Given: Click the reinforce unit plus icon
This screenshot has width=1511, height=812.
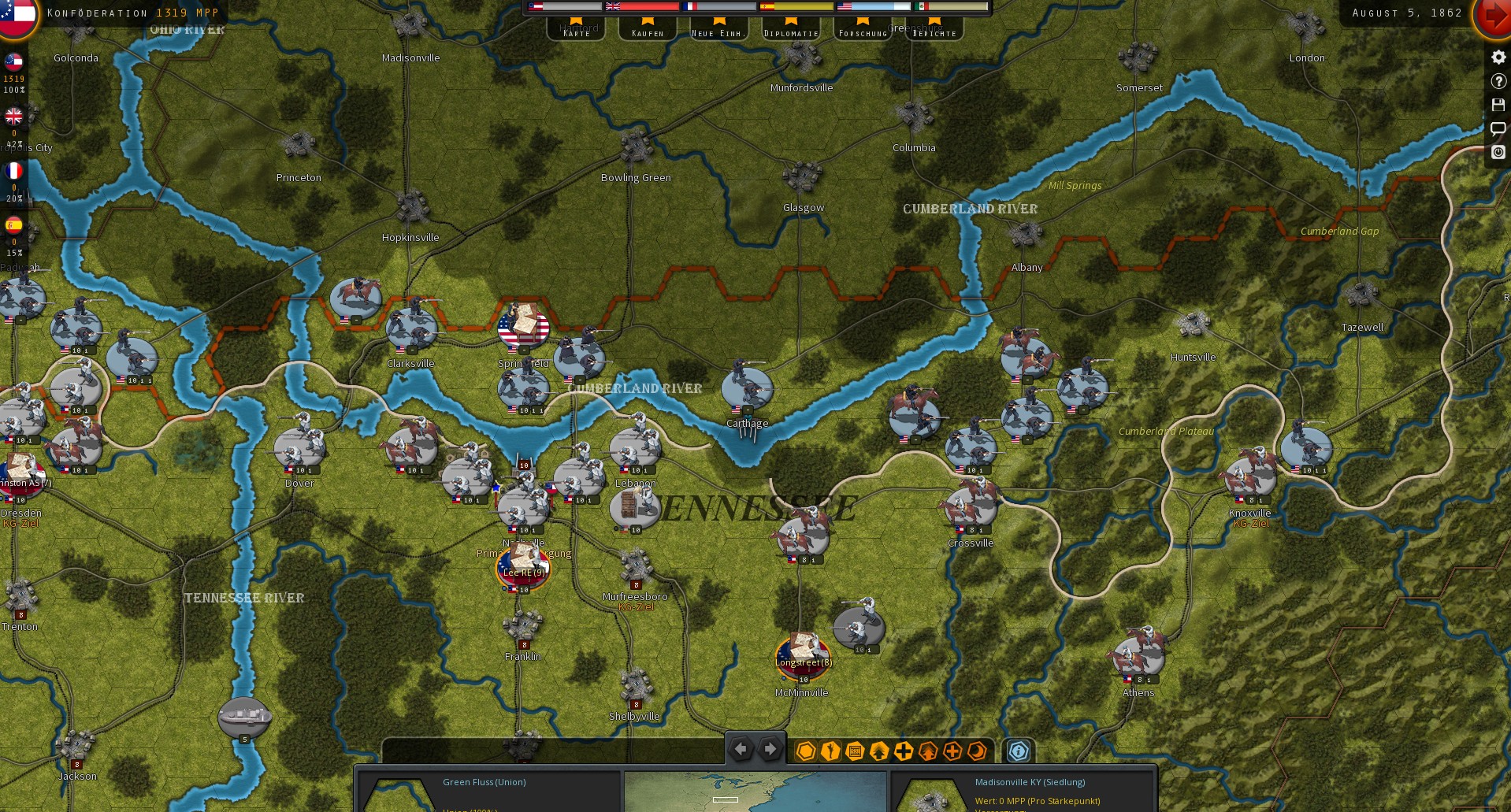Looking at the screenshot, I should pos(903,752).
